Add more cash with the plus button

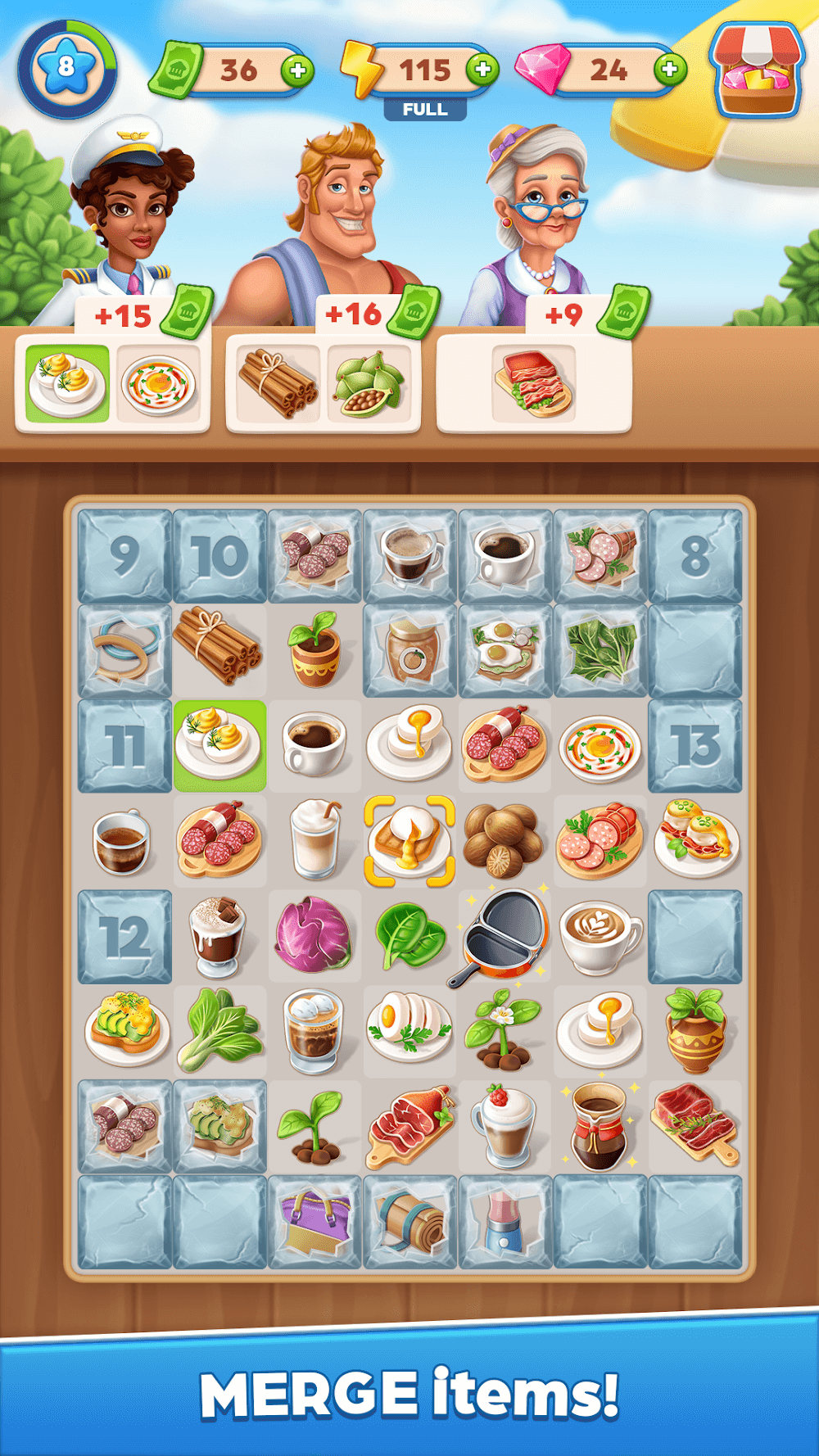[297, 70]
